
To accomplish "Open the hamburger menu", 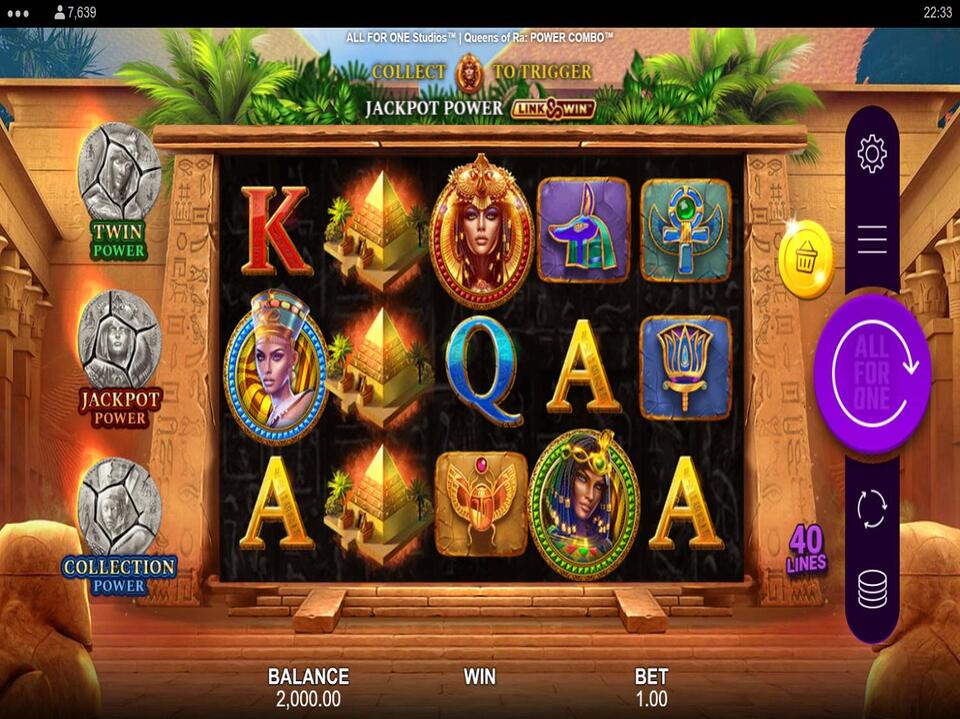I will click(x=872, y=238).
